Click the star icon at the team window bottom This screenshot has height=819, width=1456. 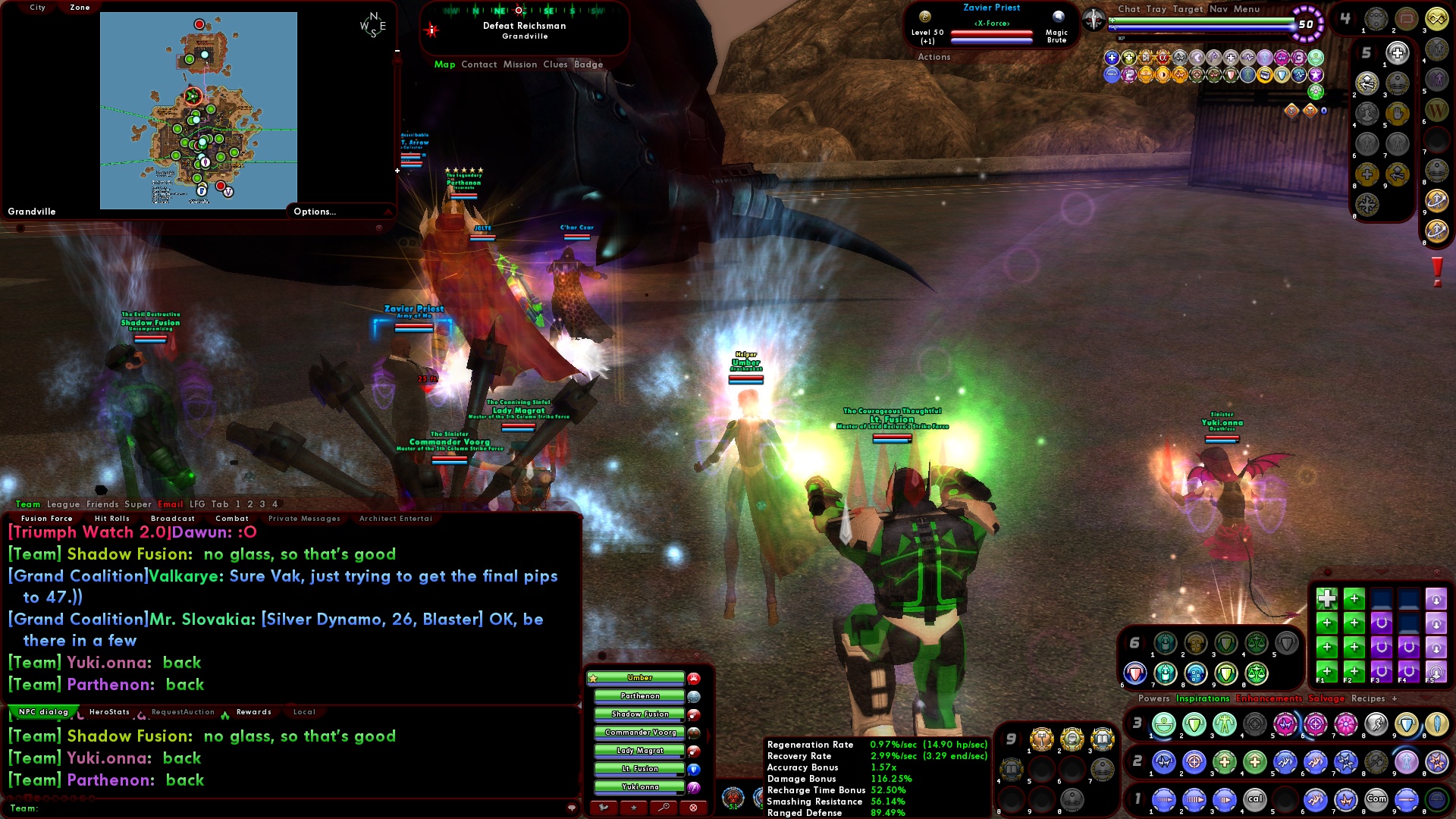click(633, 808)
